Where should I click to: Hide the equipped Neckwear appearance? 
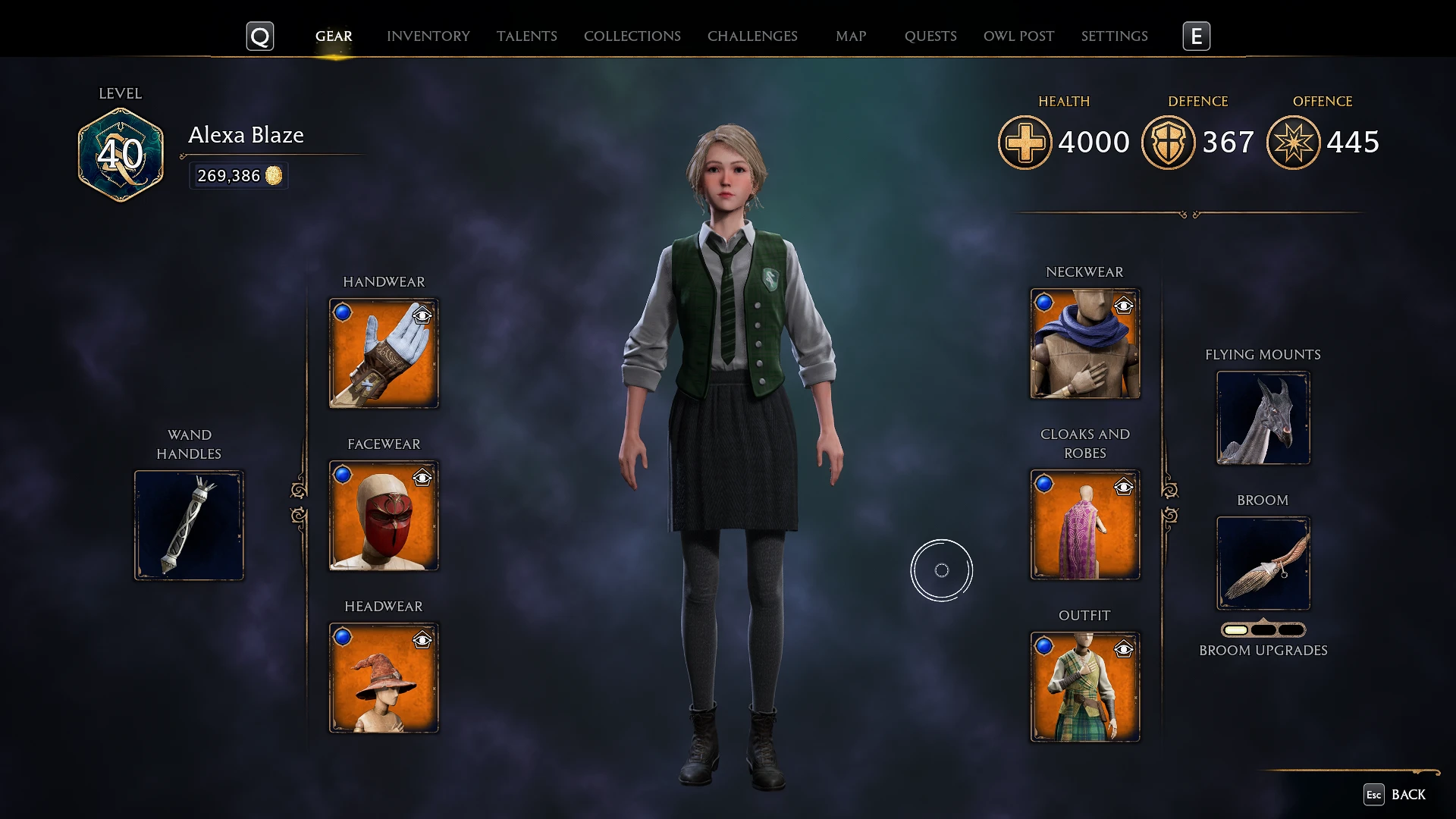1124,306
